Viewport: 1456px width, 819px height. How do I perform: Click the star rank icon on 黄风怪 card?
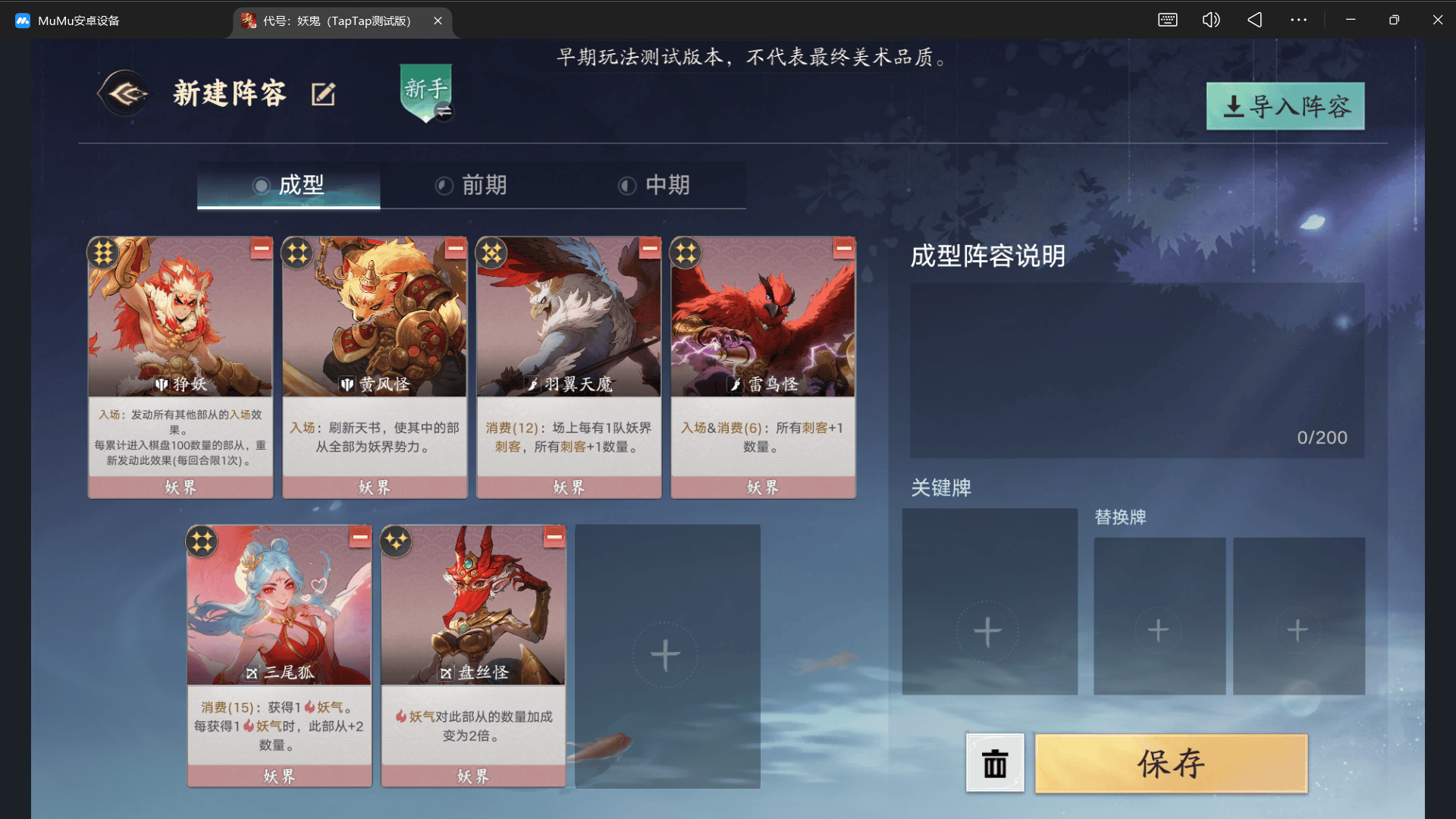coord(297,253)
